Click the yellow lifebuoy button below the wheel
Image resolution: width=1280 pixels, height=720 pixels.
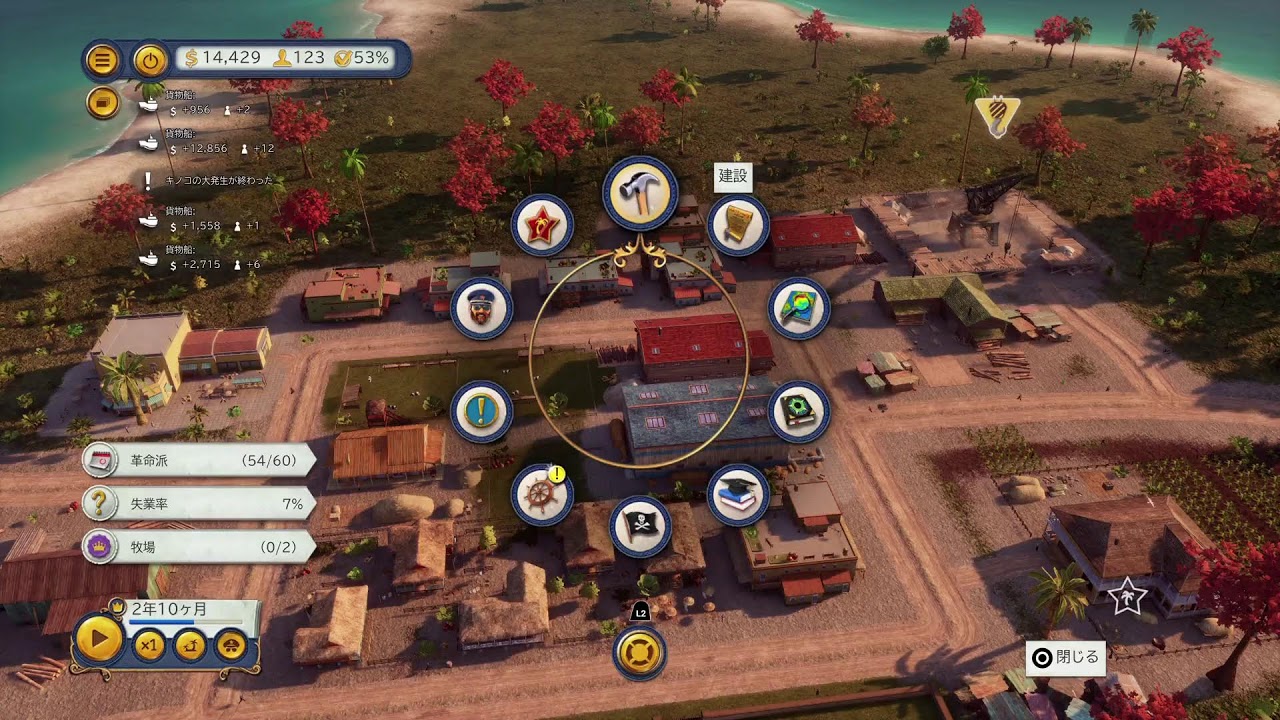pos(640,652)
